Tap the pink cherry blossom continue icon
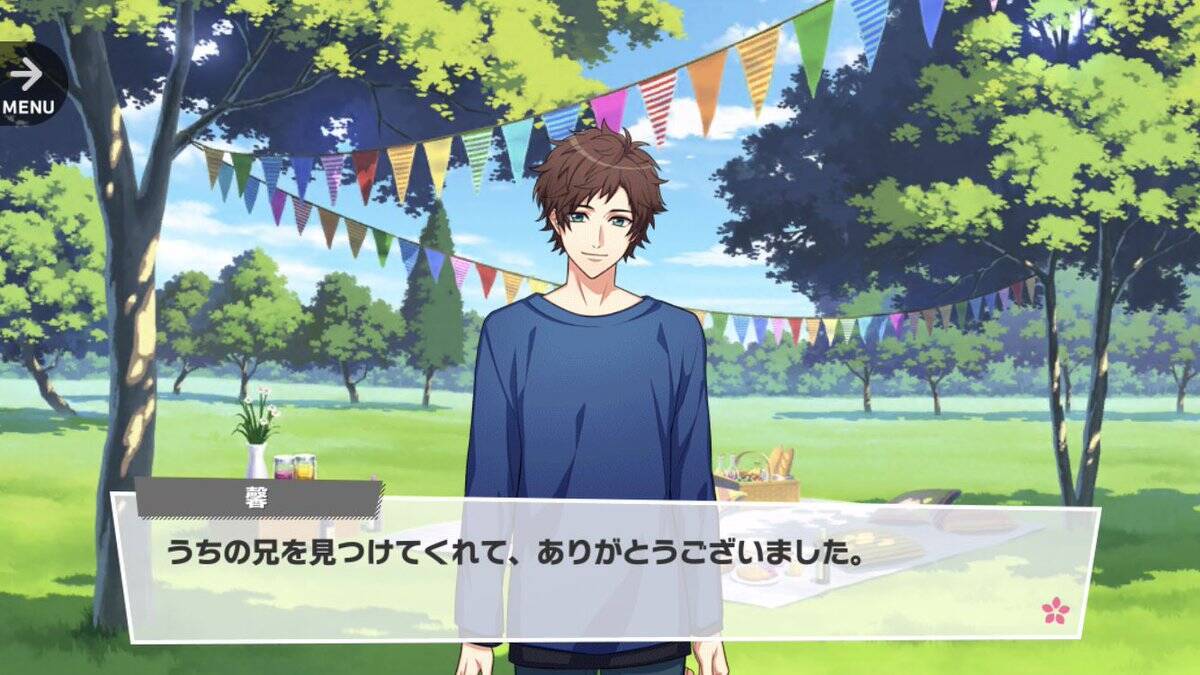 coord(1055,609)
